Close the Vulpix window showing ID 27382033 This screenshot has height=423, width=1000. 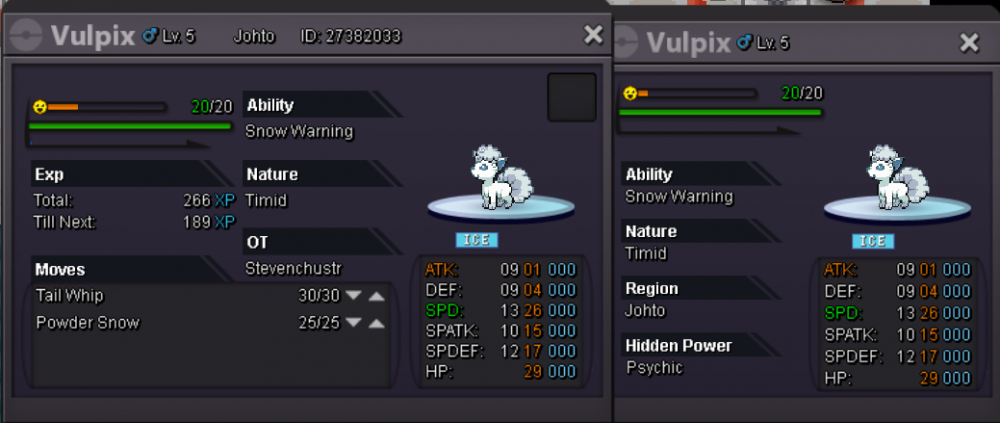pos(593,35)
